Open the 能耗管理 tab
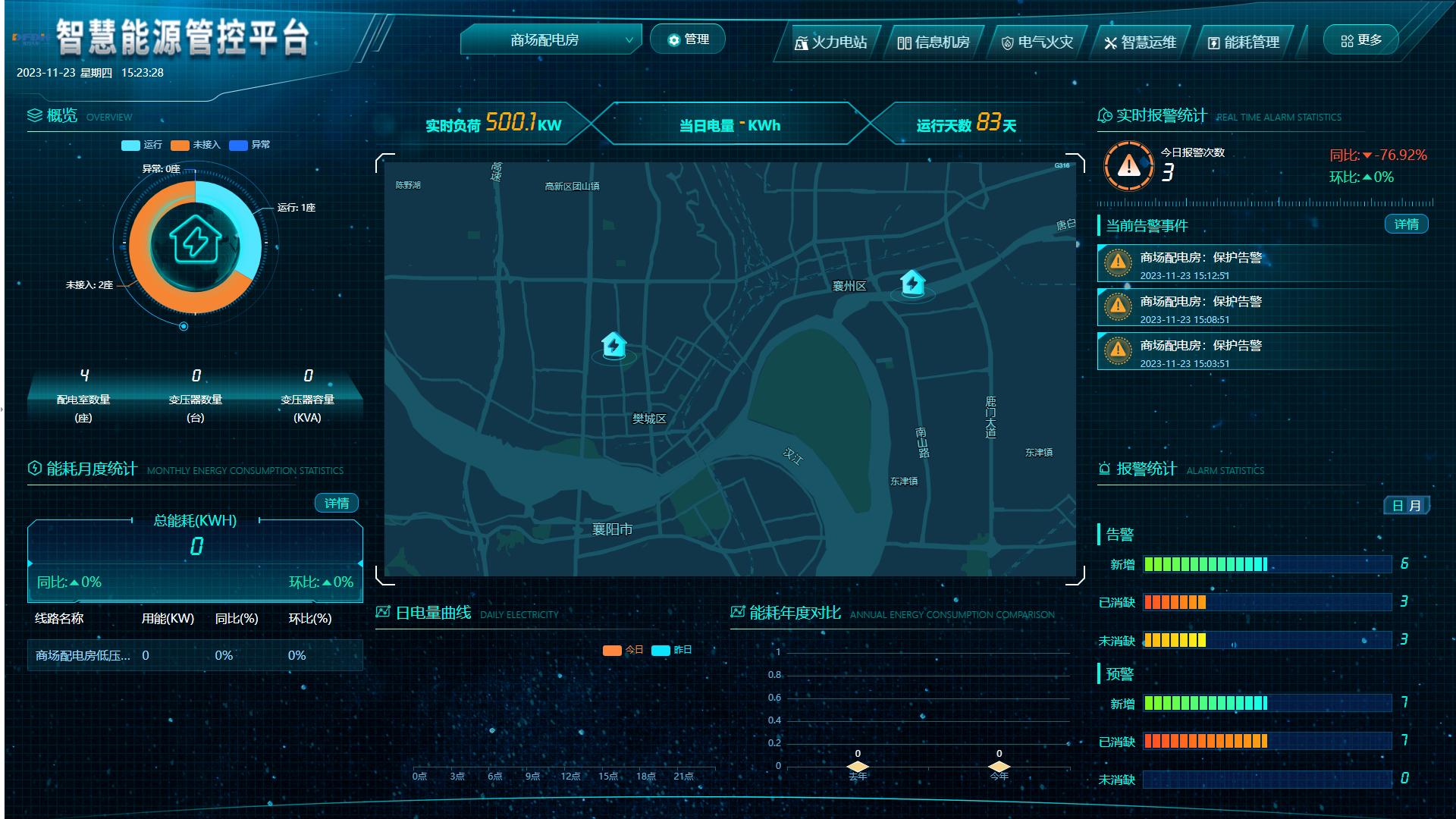Viewport: 1456px width, 819px height. (x=1243, y=42)
